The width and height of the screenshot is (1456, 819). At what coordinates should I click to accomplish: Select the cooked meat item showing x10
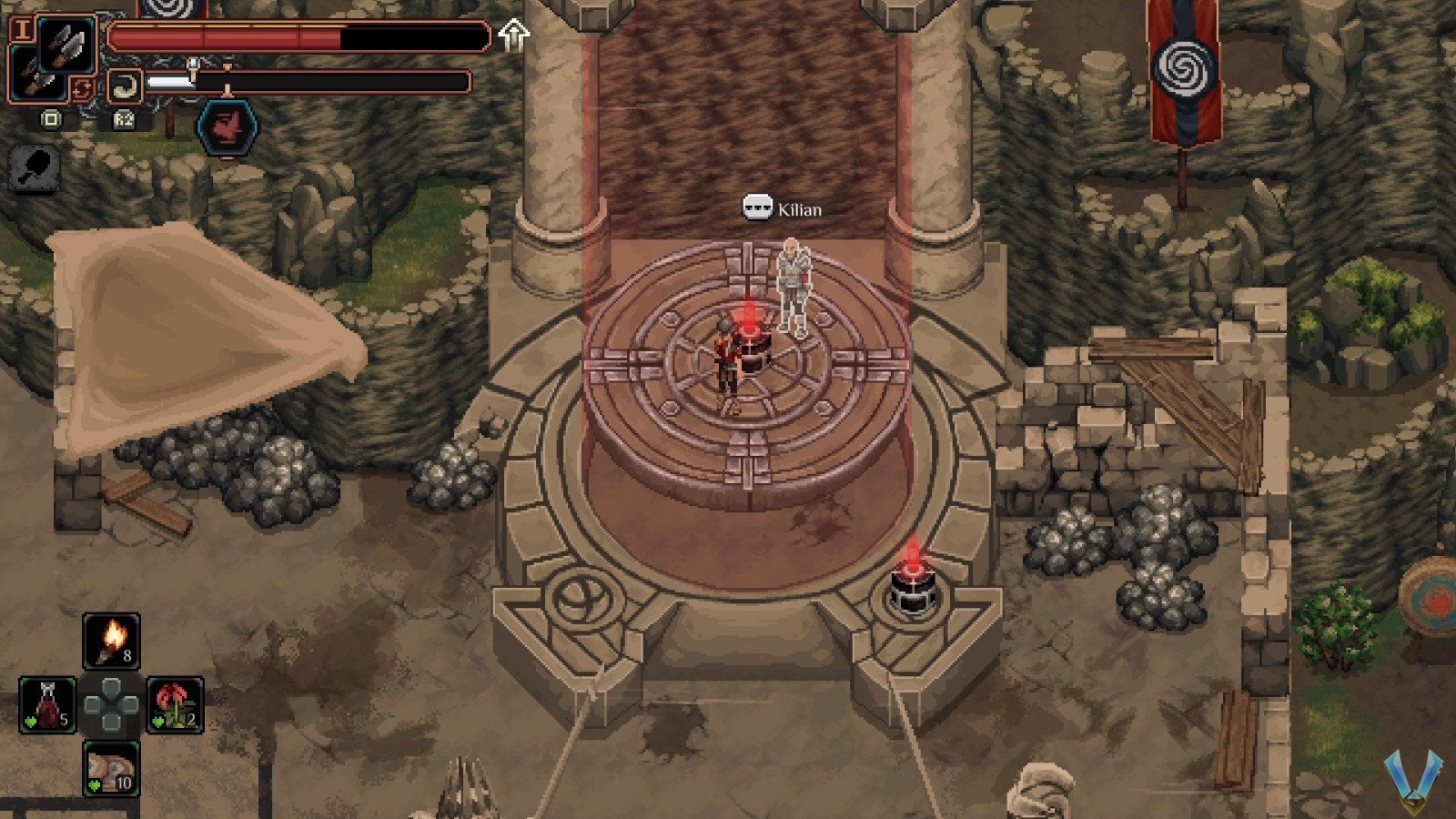(x=111, y=770)
